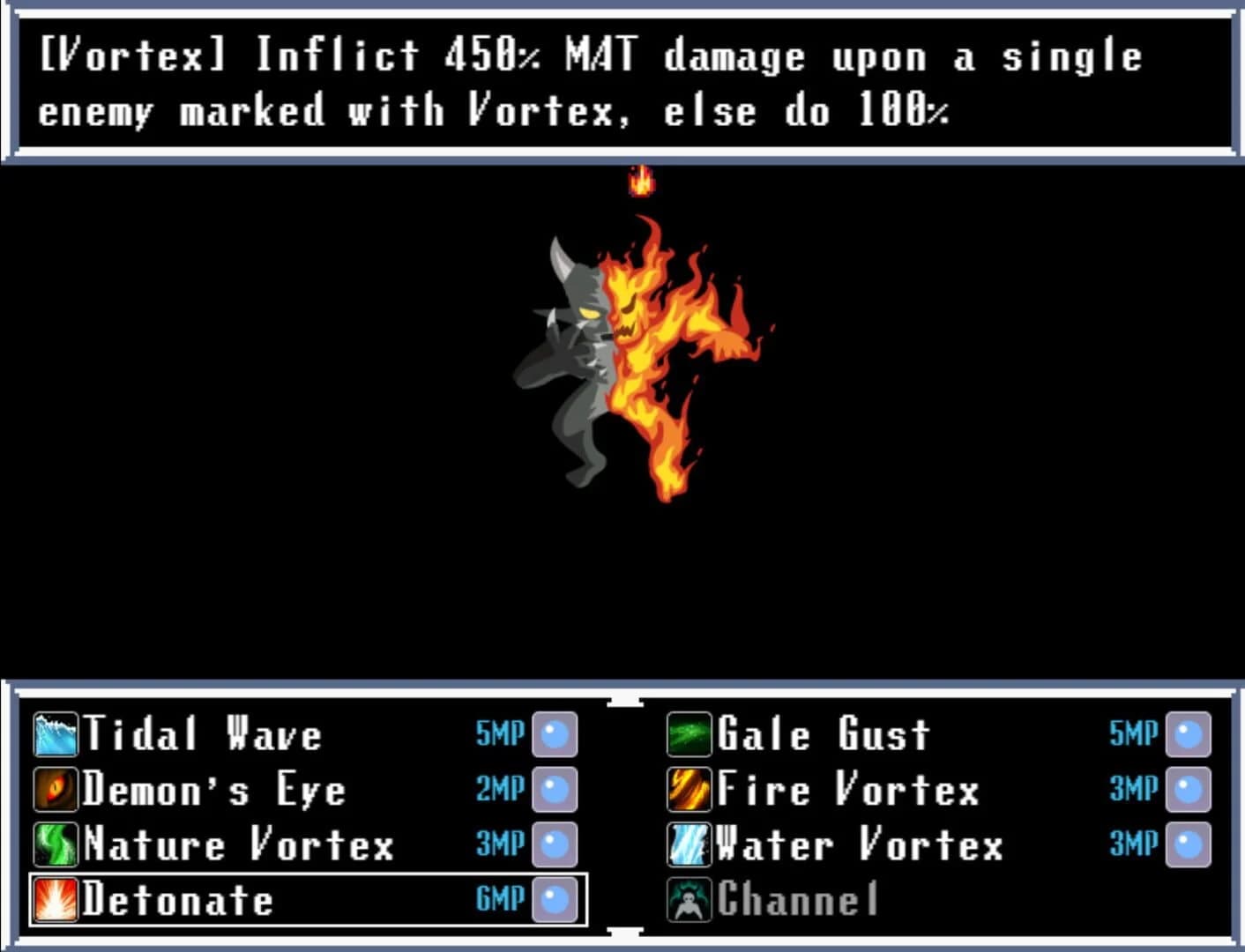The image size is (1245, 952).
Task: Toggle the blue orb next to Tidal Wave
Action: (555, 733)
